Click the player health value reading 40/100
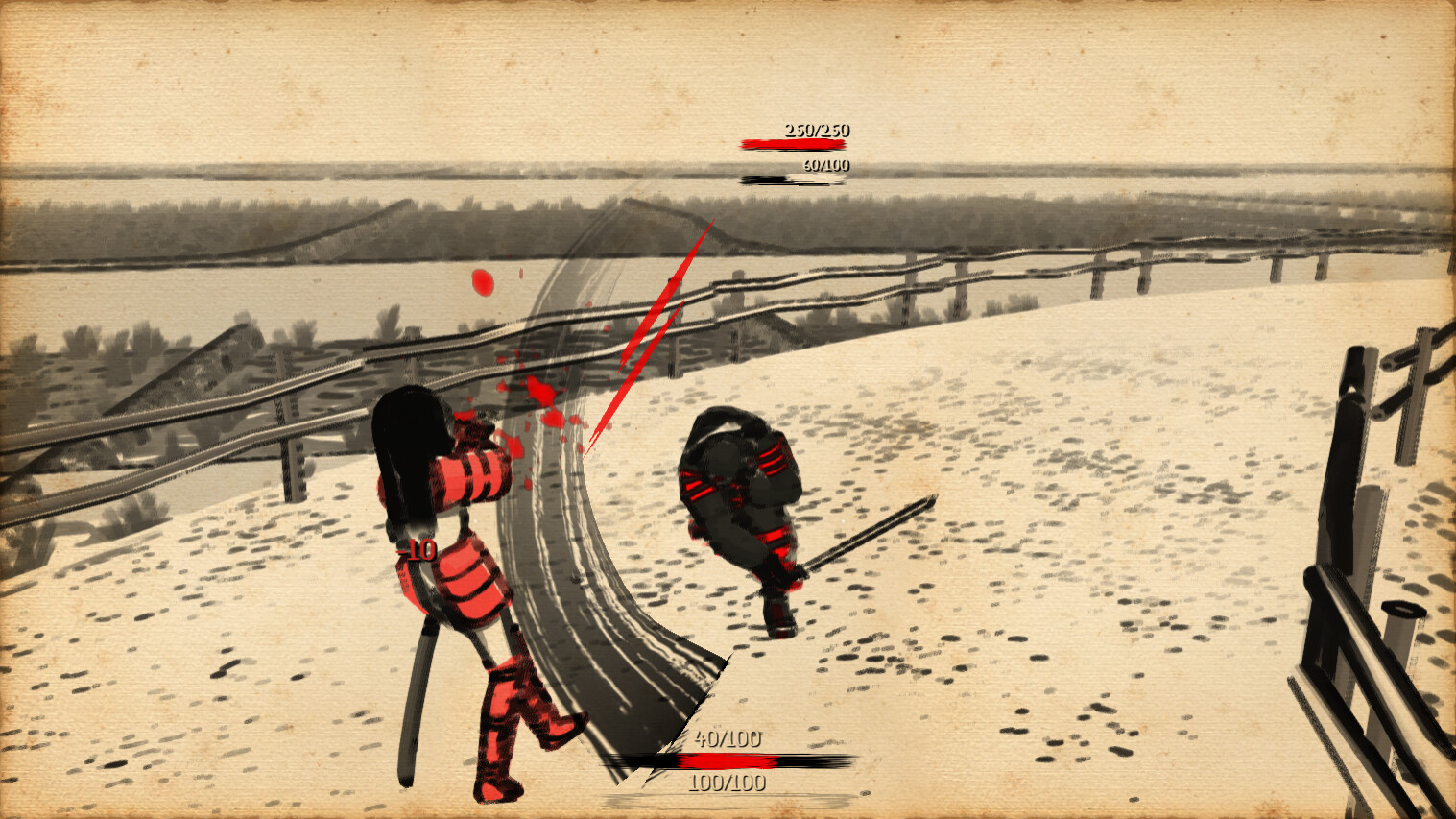Image resolution: width=1456 pixels, height=819 pixels. point(727,739)
